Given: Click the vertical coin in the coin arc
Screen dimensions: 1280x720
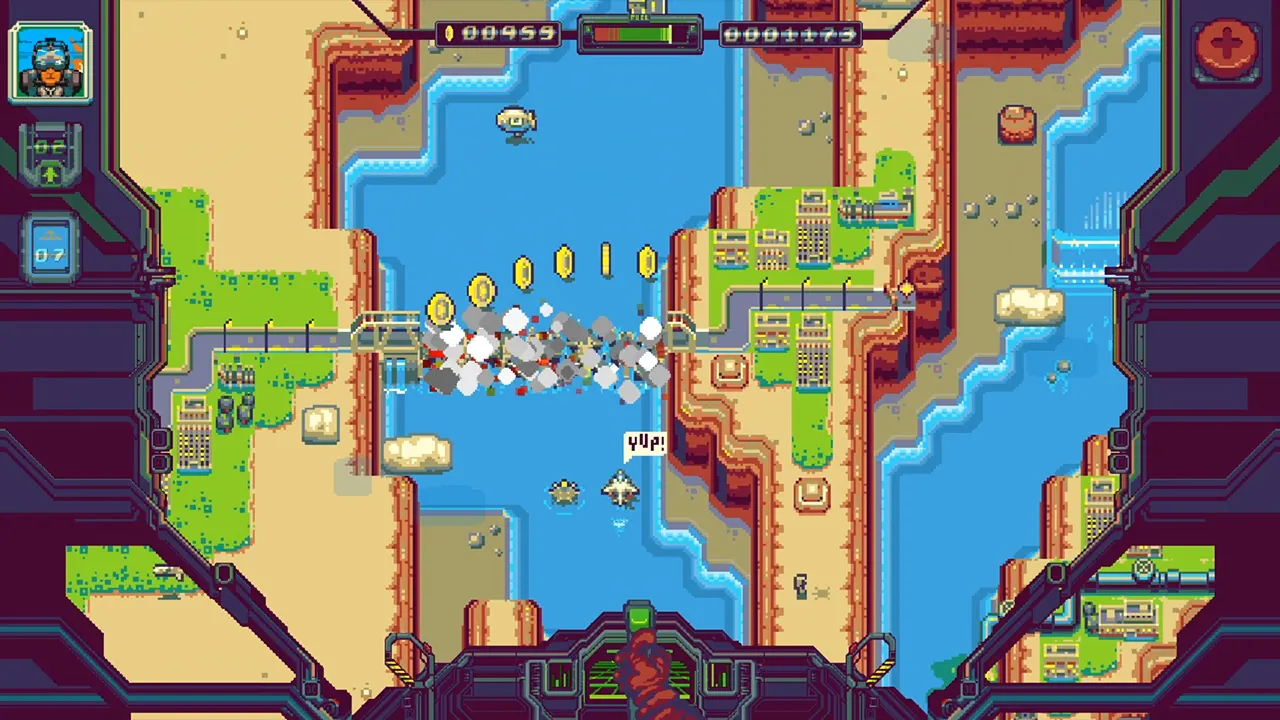Looking at the screenshot, I should pos(604,258).
